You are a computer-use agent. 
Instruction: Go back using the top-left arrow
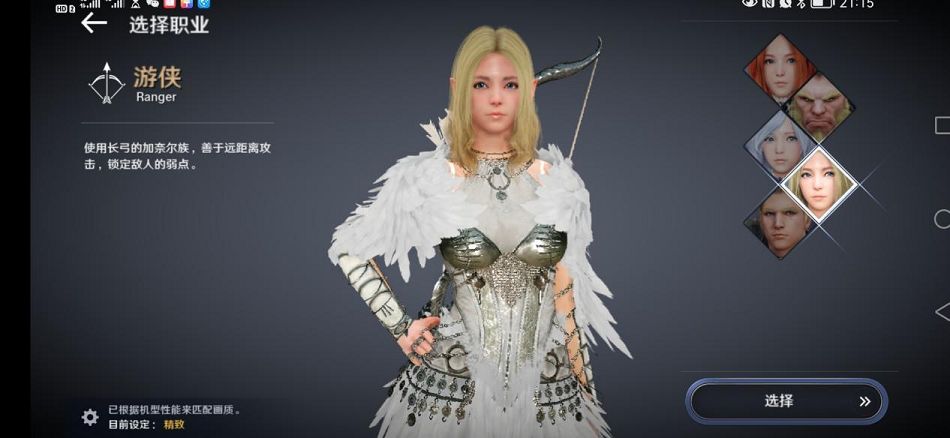[x=94, y=23]
